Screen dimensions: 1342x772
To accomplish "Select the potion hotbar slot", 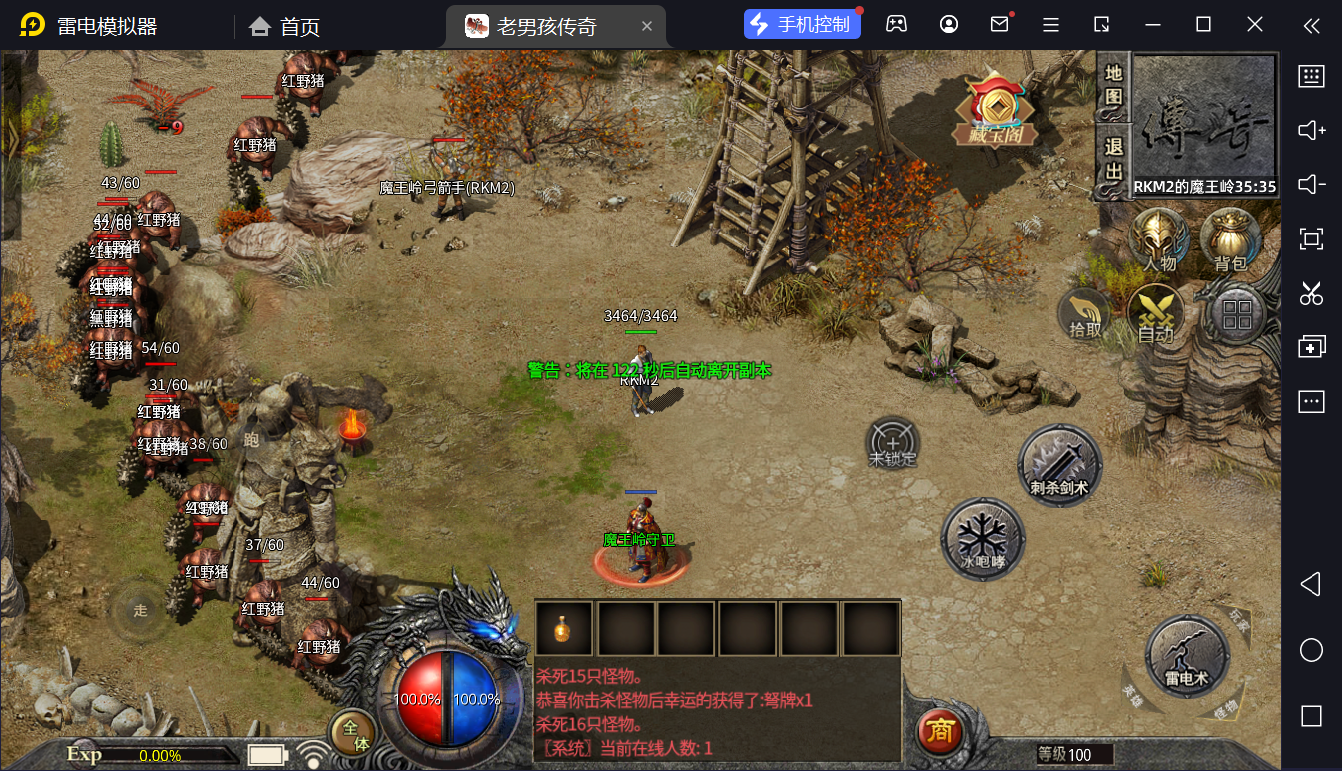I will click(x=564, y=629).
